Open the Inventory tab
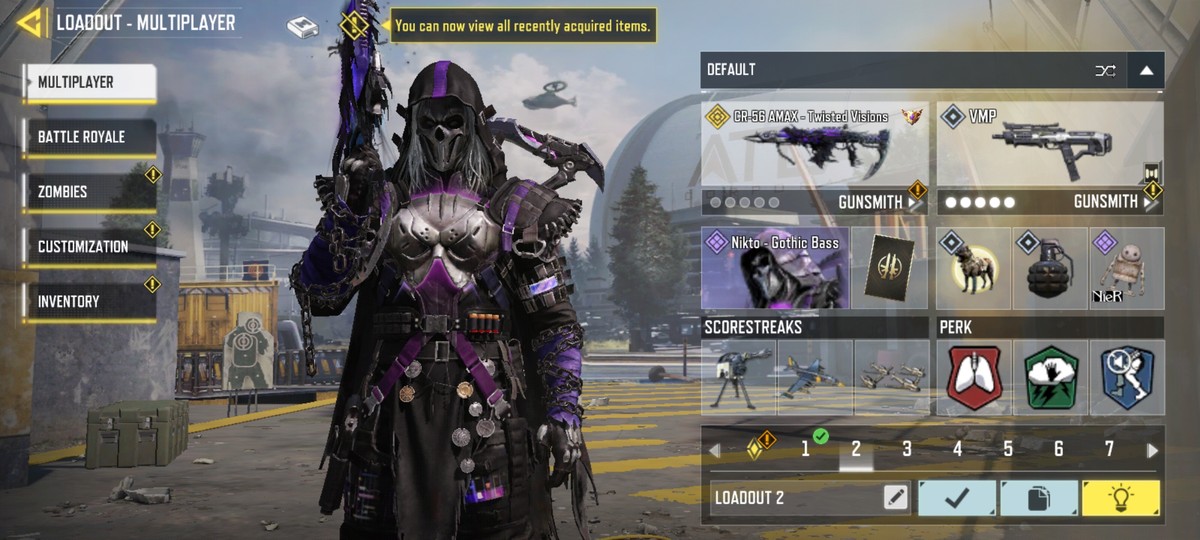This screenshot has width=1200, height=540. pyautogui.click(x=89, y=302)
